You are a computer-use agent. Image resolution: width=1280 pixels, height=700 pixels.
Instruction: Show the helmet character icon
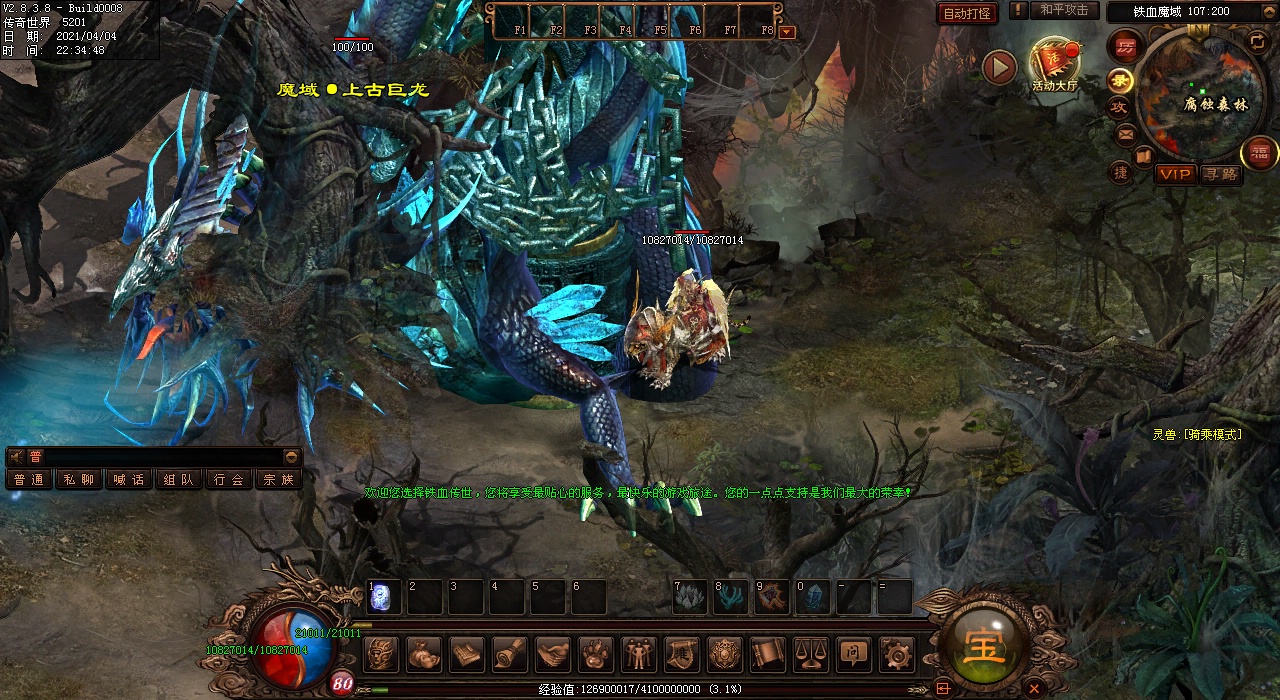click(381, 655)
